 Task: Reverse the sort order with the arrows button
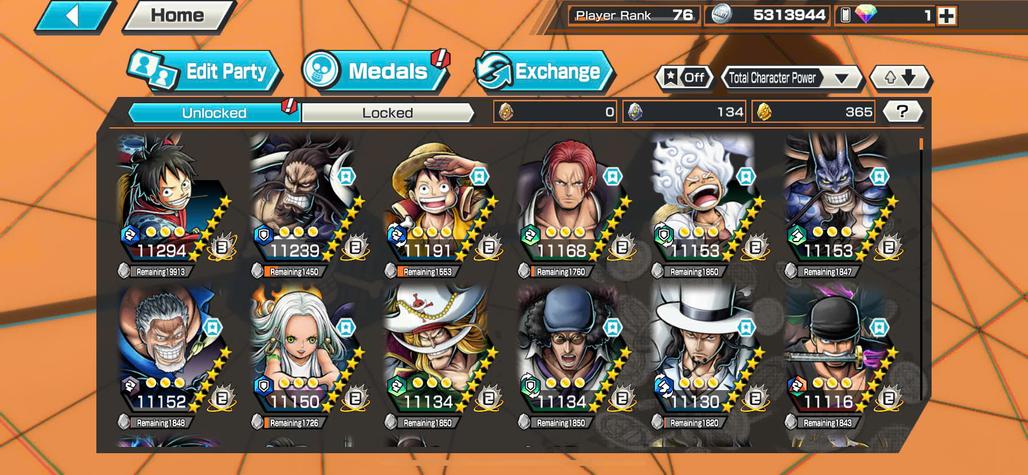(x=899, y=78)
